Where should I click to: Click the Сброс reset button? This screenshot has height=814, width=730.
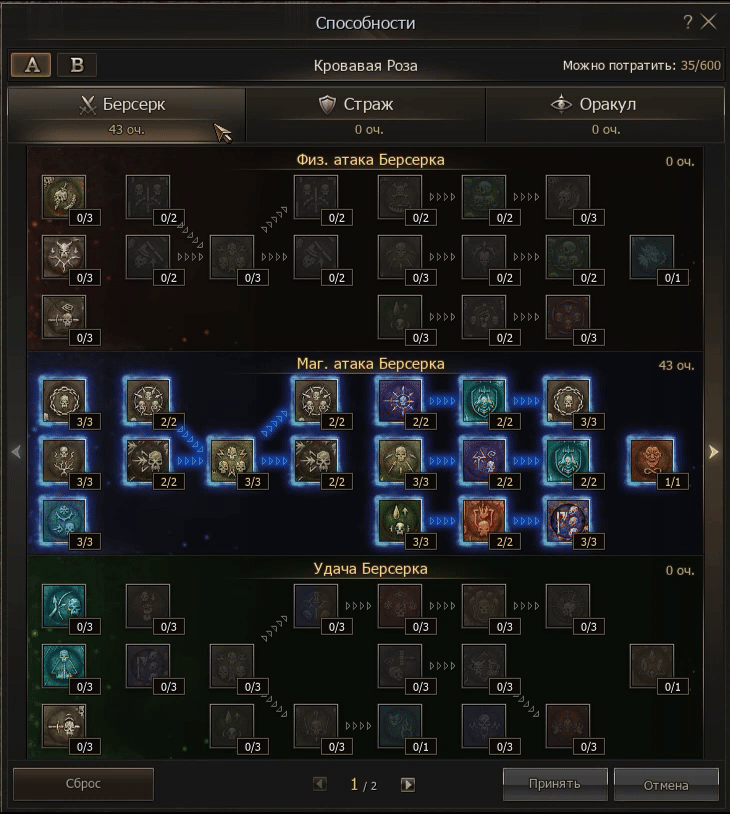pos(83,784)
